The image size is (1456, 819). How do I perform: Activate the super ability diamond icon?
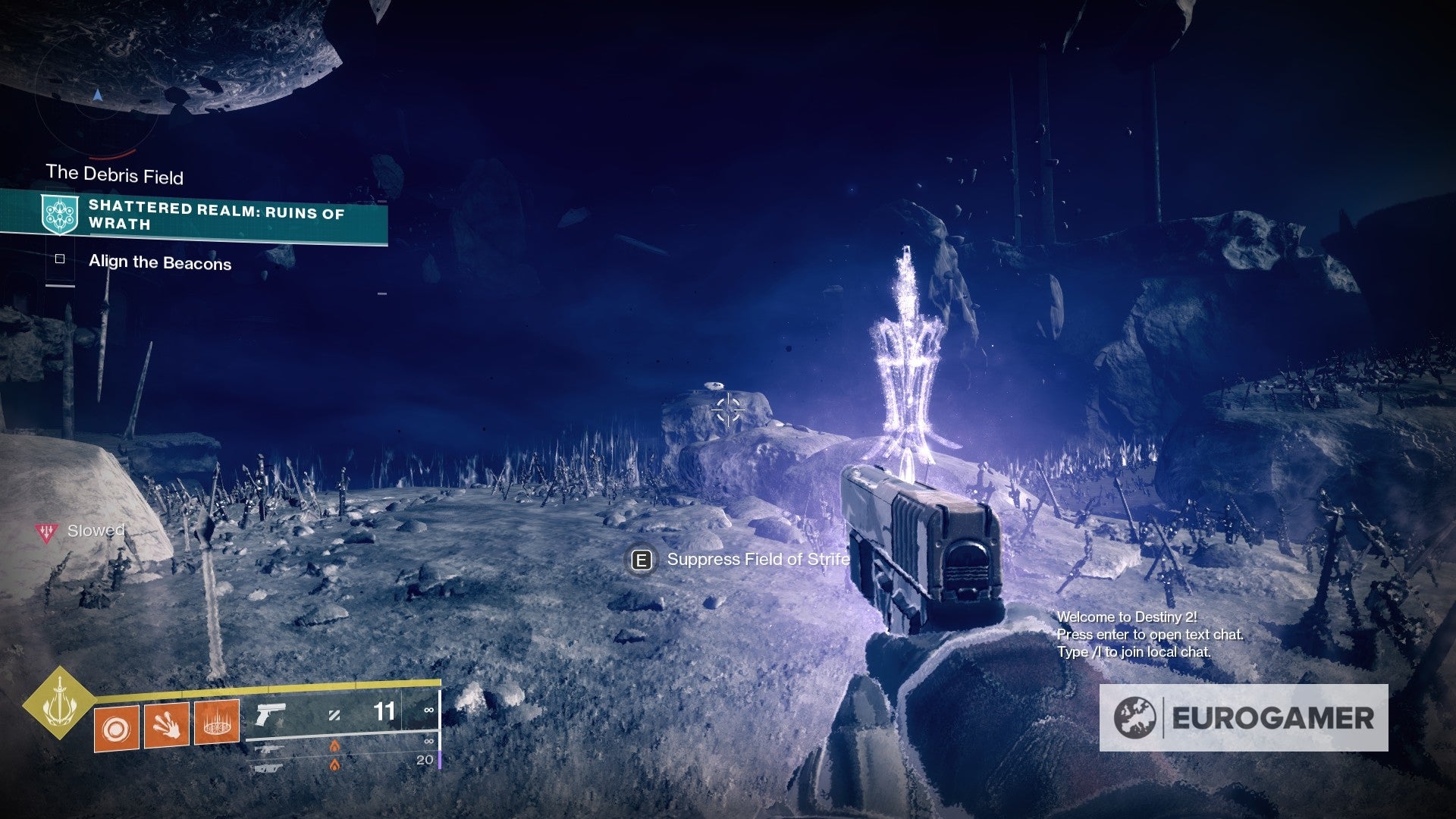tap(58, 704)
